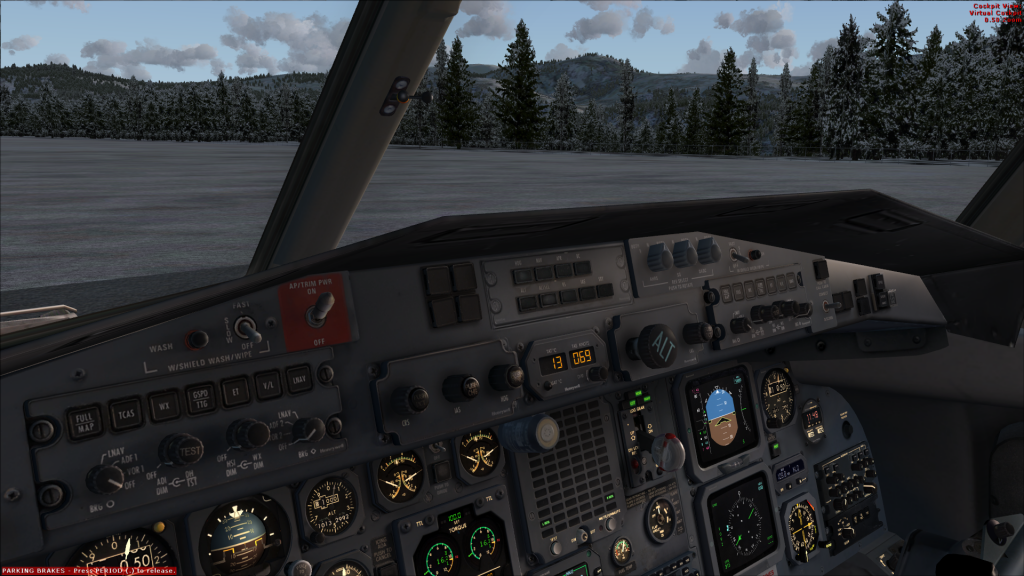This screenshot has height=576, width=1024.
Task: Push the red-ringed WASH button
Action: [x=198, y=340]
